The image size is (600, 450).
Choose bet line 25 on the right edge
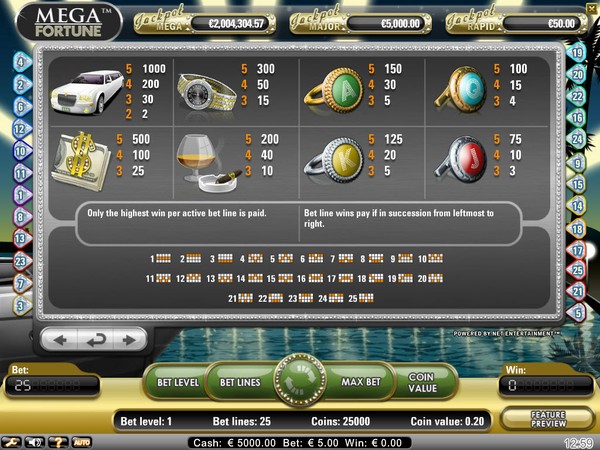point(577,270)
